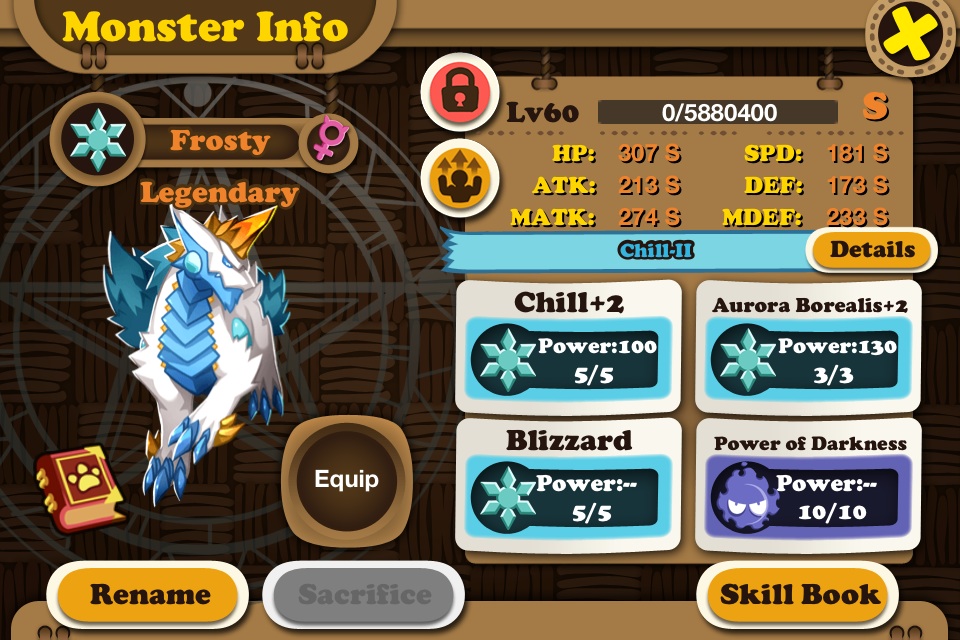Viewport: 960px width, 640px height.
Task: Open the Equip menu
Action: point(347,479)
